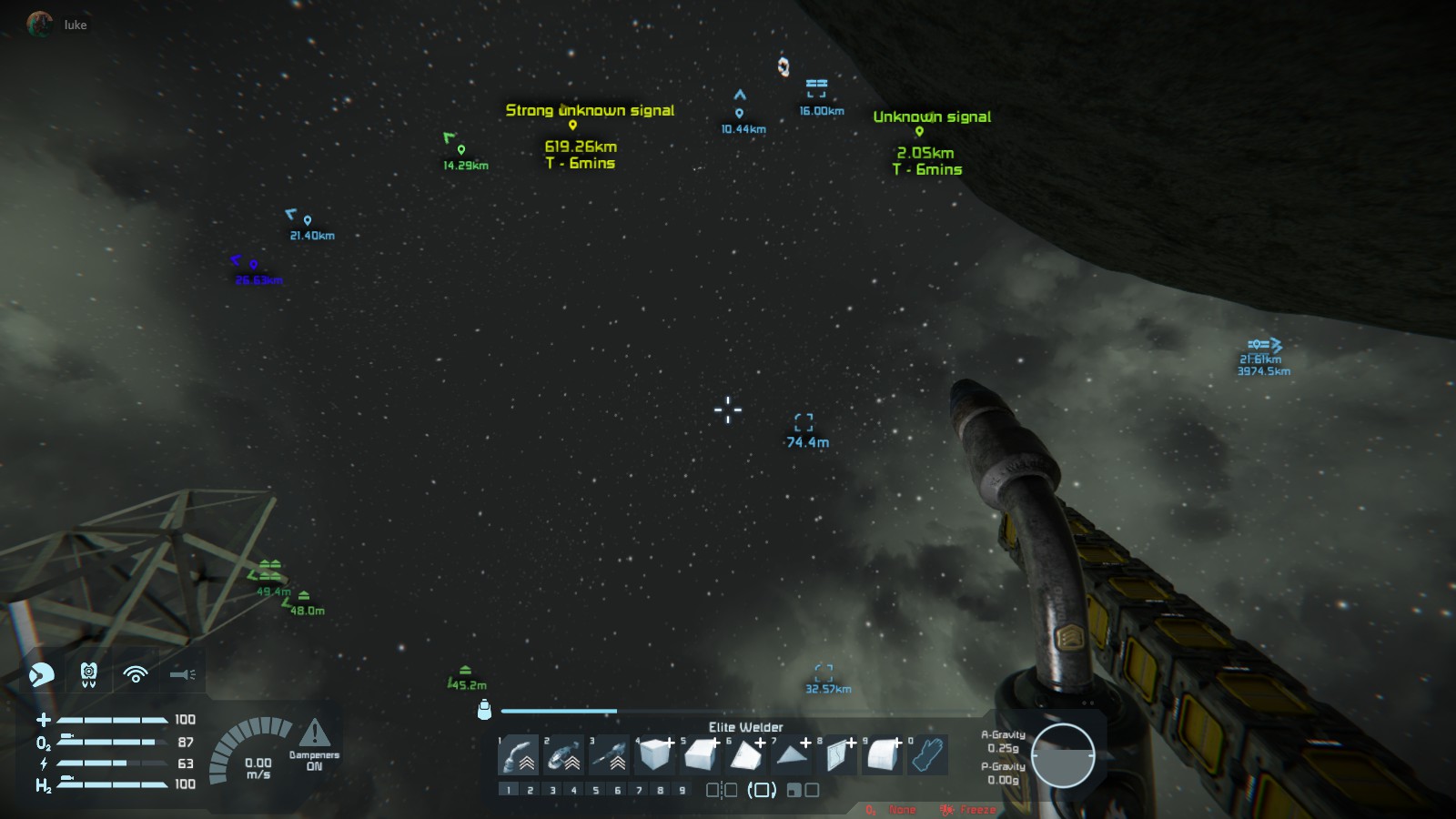Equip the hand drill in slot 3

(610, 755)
